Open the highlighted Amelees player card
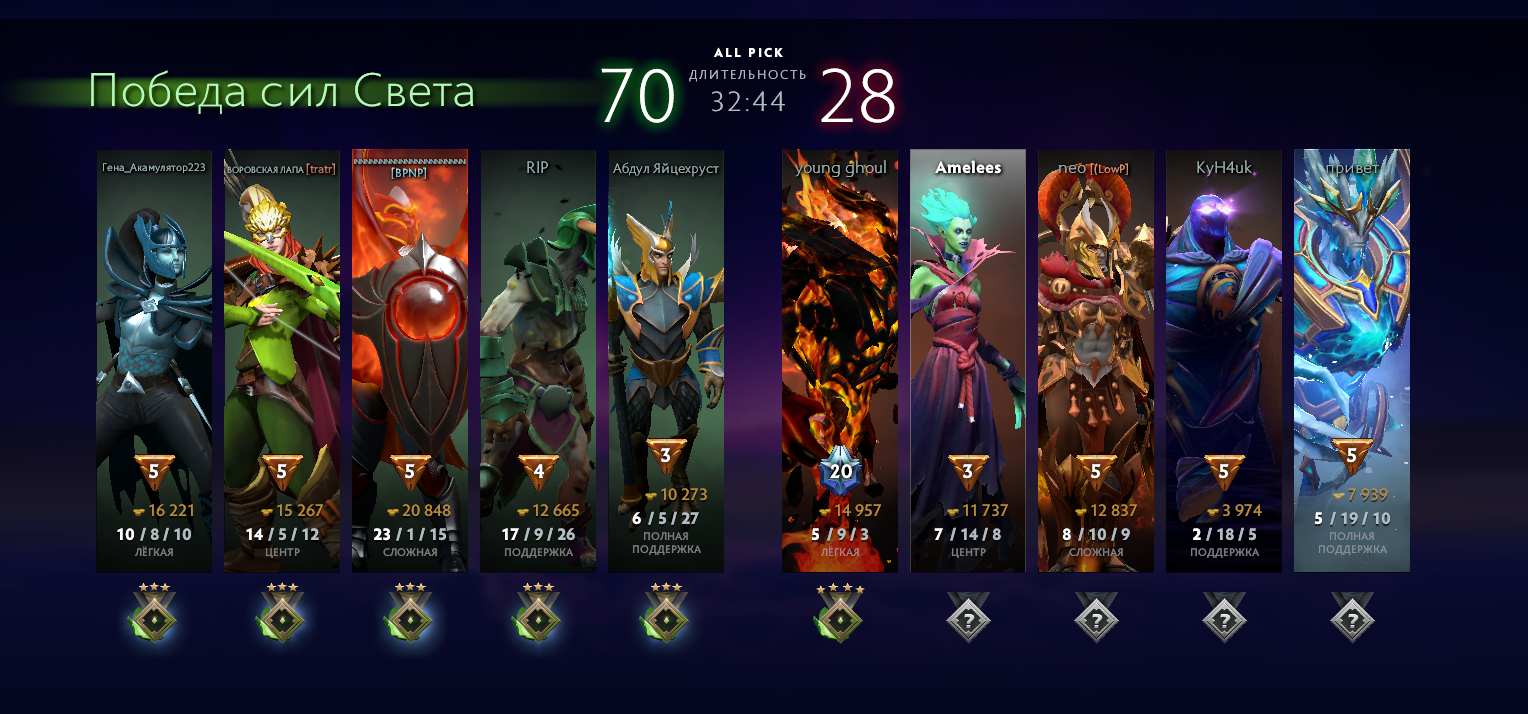Screen dimensions: 1528x714 [x=968, y=360]
